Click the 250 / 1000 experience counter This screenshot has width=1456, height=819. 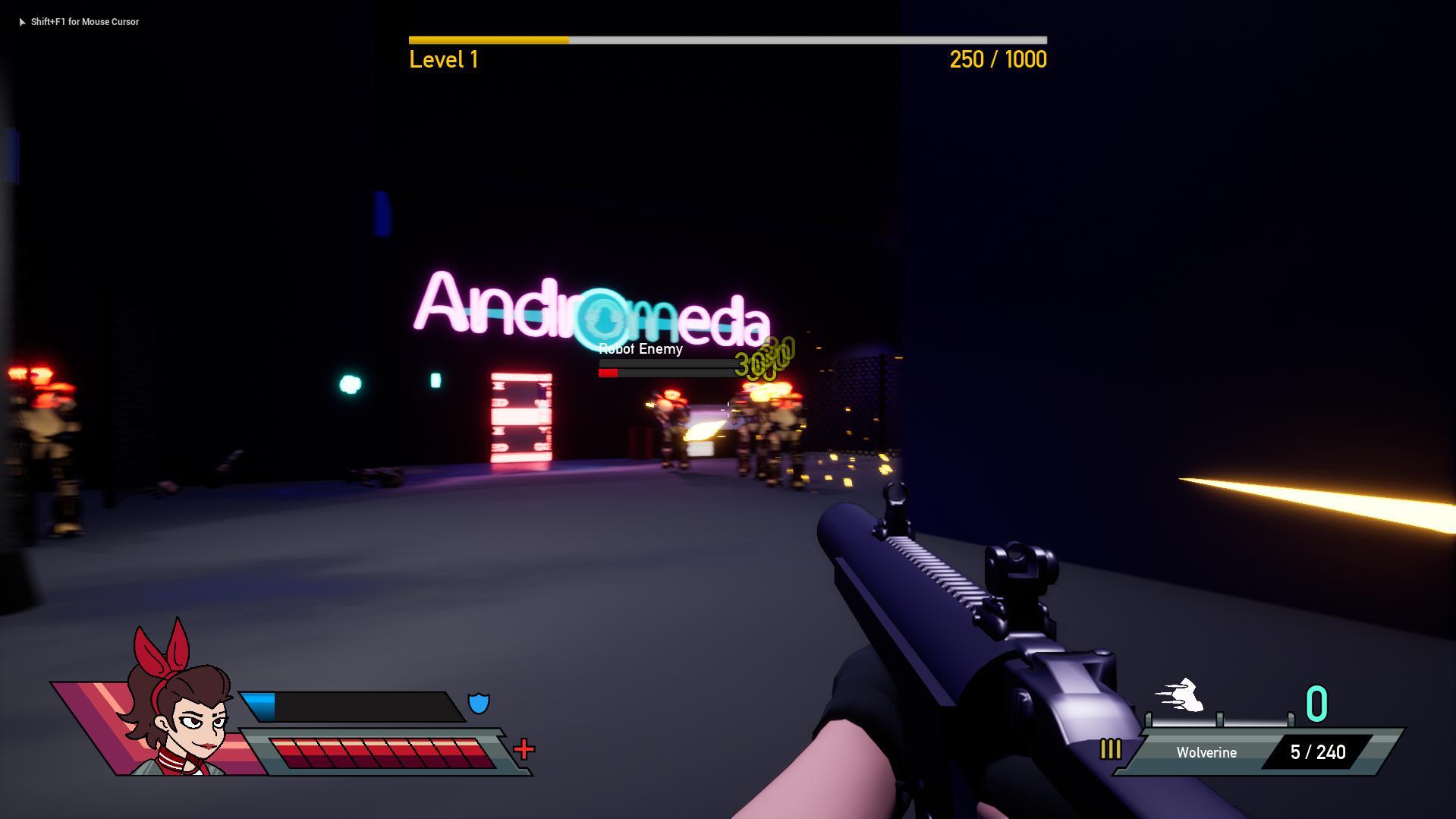point(998,58)
